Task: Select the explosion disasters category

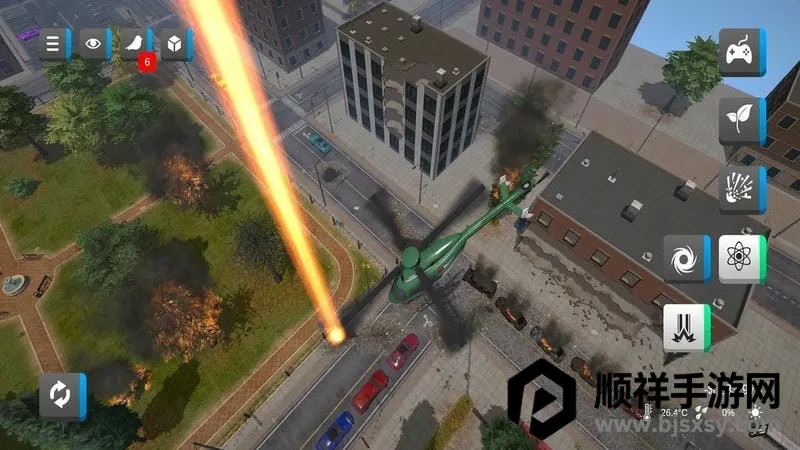Action: 741,189
